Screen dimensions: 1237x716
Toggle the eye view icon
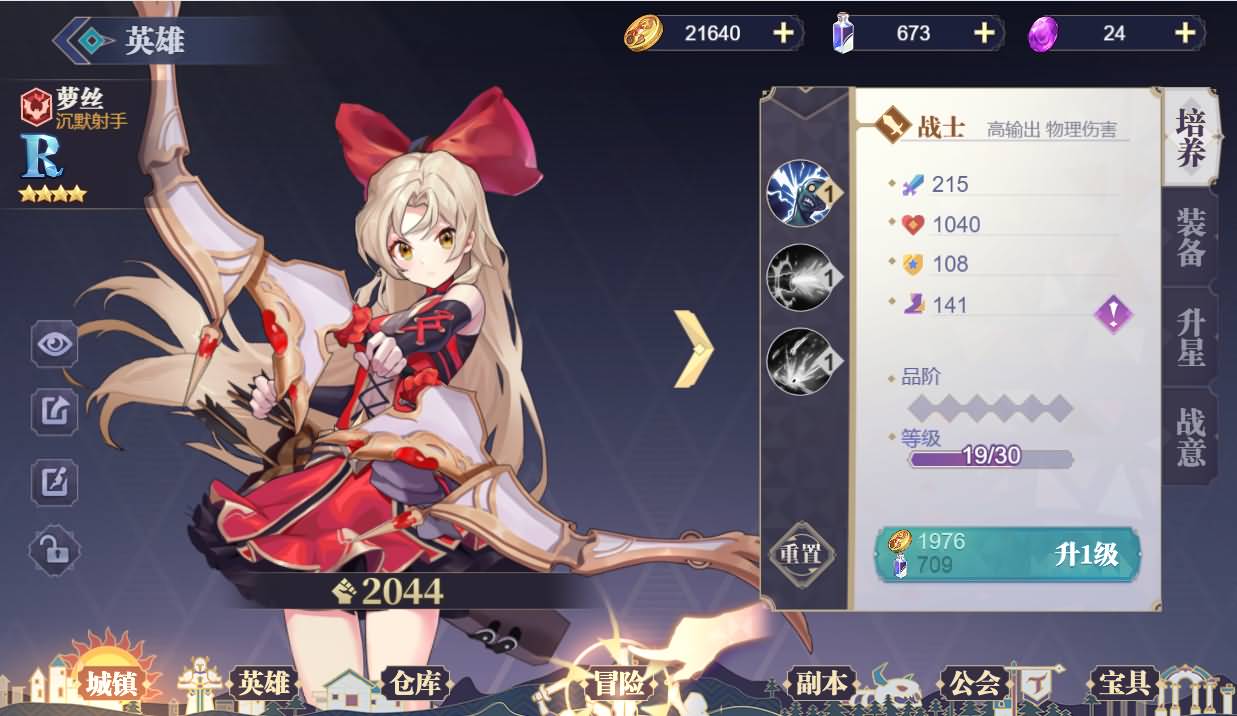coord(54,345)
